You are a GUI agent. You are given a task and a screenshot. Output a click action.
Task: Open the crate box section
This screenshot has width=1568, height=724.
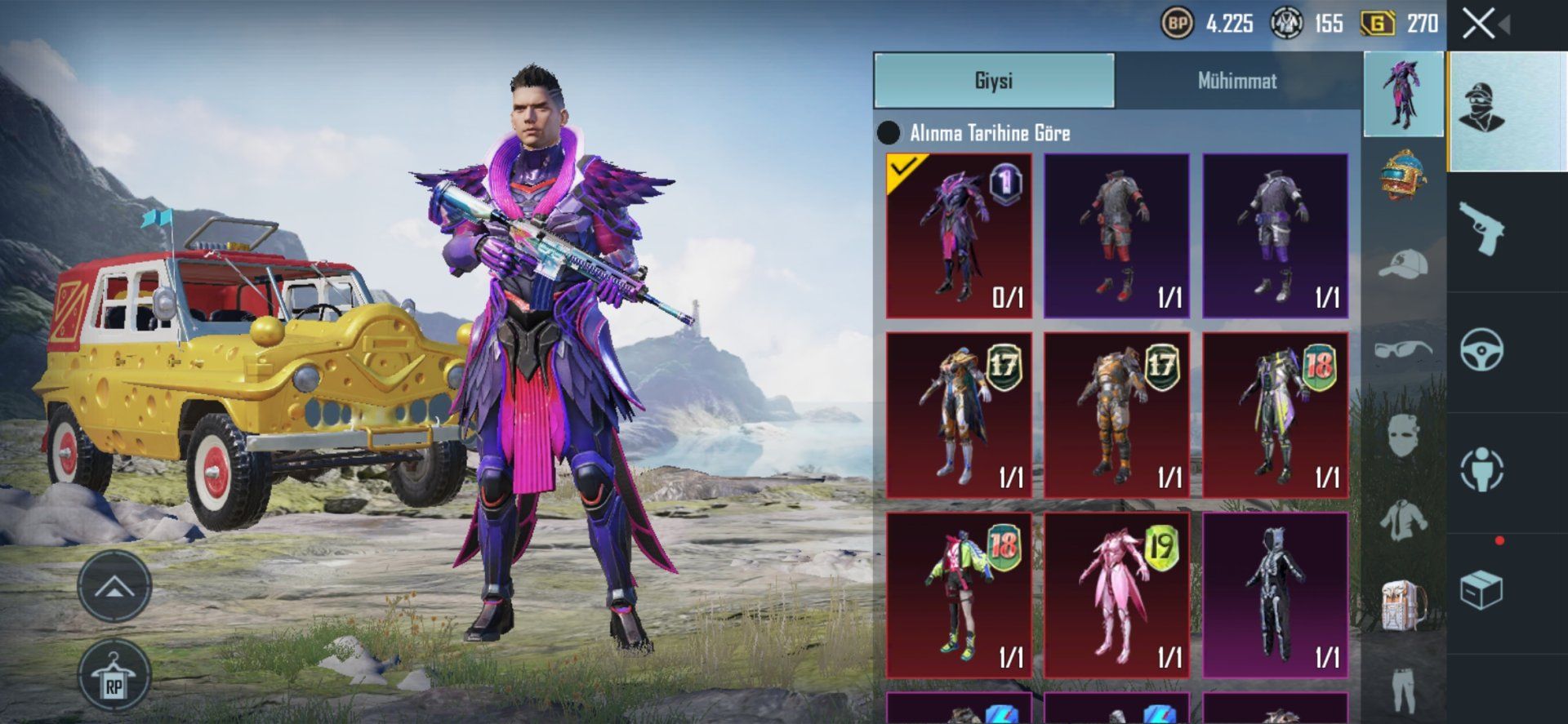1482,590
